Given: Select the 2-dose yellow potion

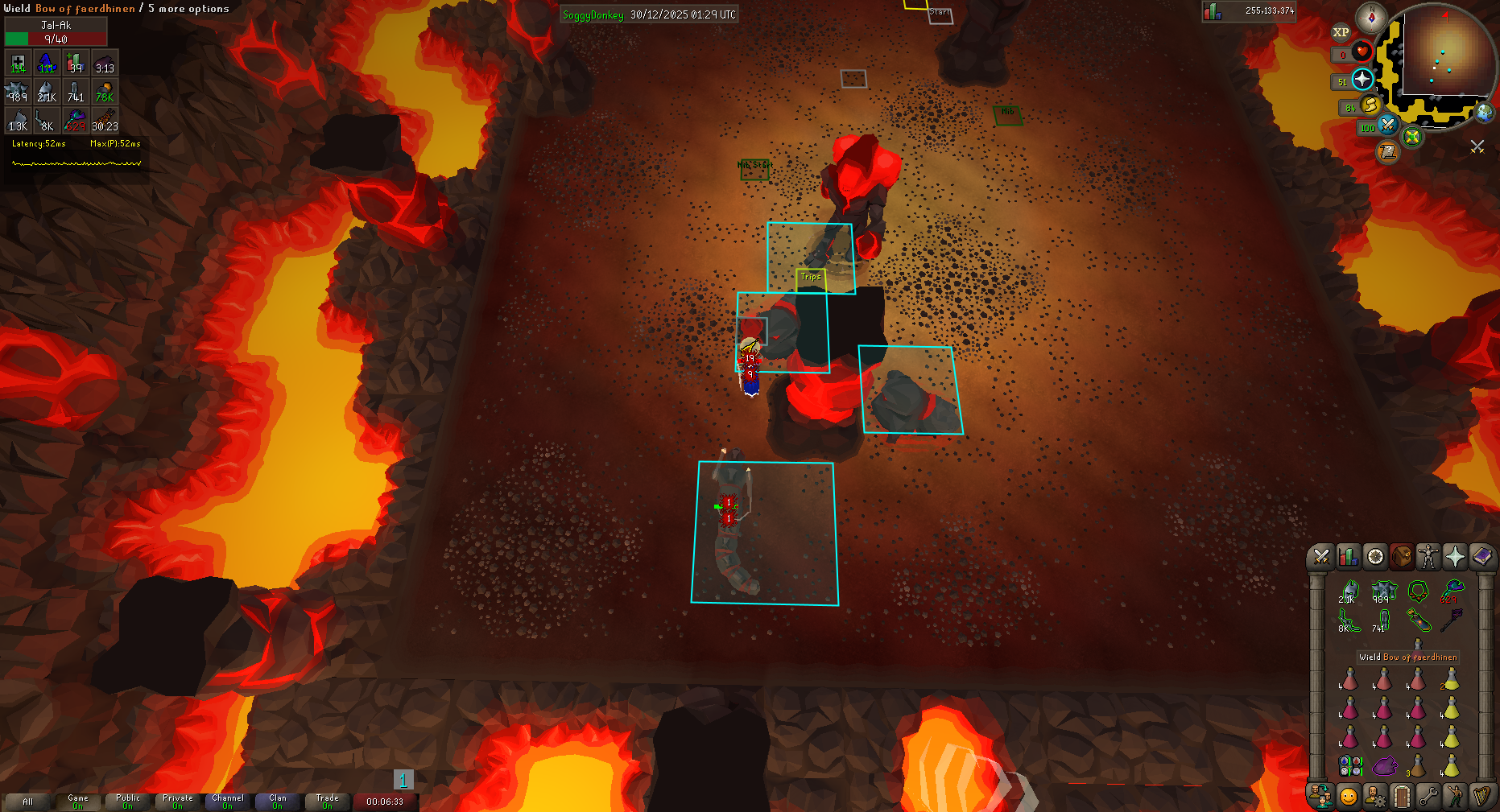Looking at the screenshot, I should 1451,680.
